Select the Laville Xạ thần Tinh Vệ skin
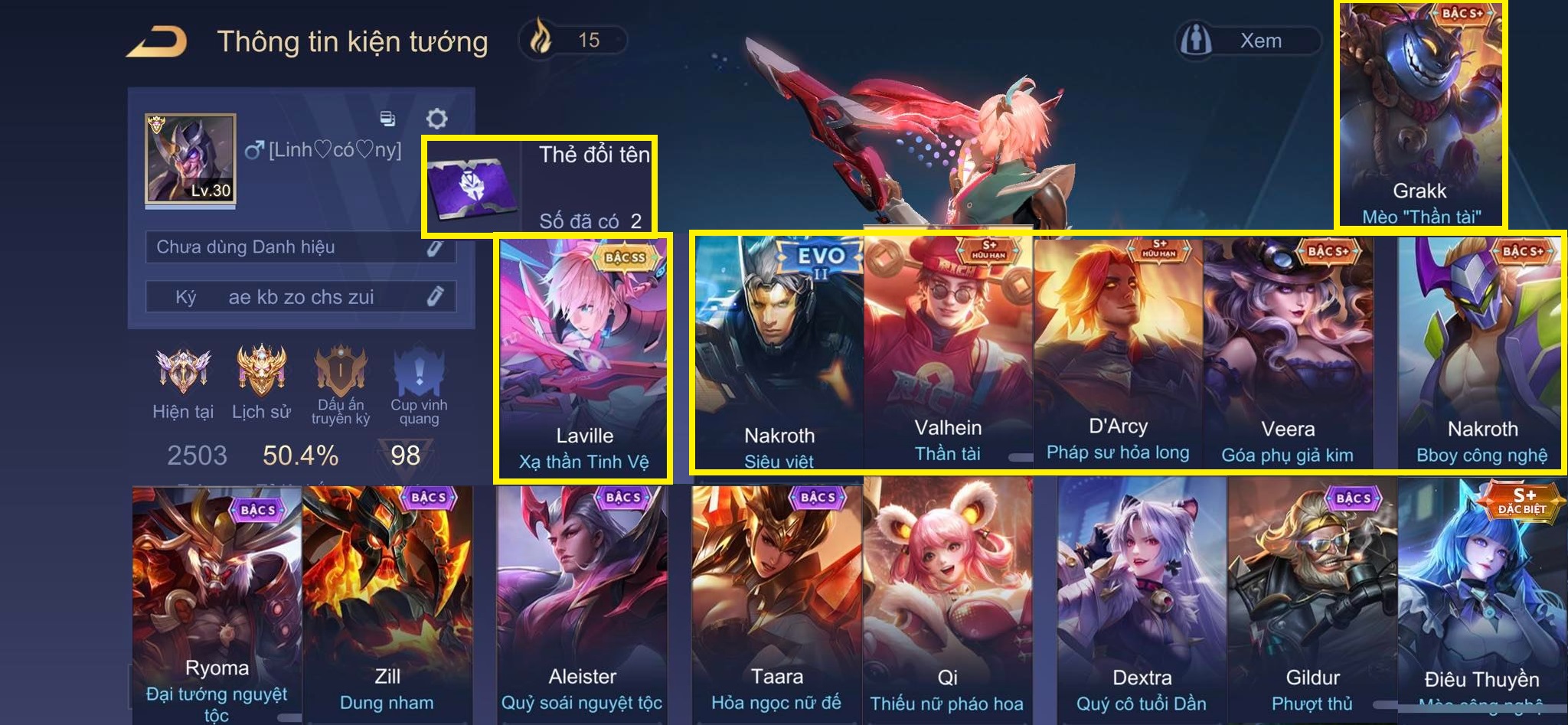 coord(583,358)
